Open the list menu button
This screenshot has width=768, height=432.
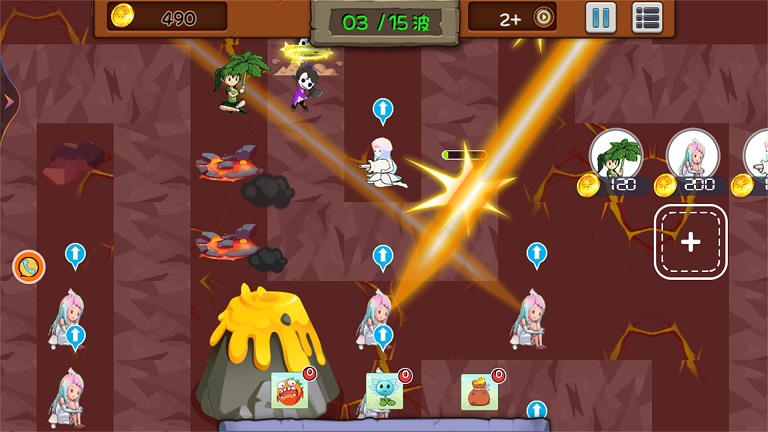tap(648, 17)
